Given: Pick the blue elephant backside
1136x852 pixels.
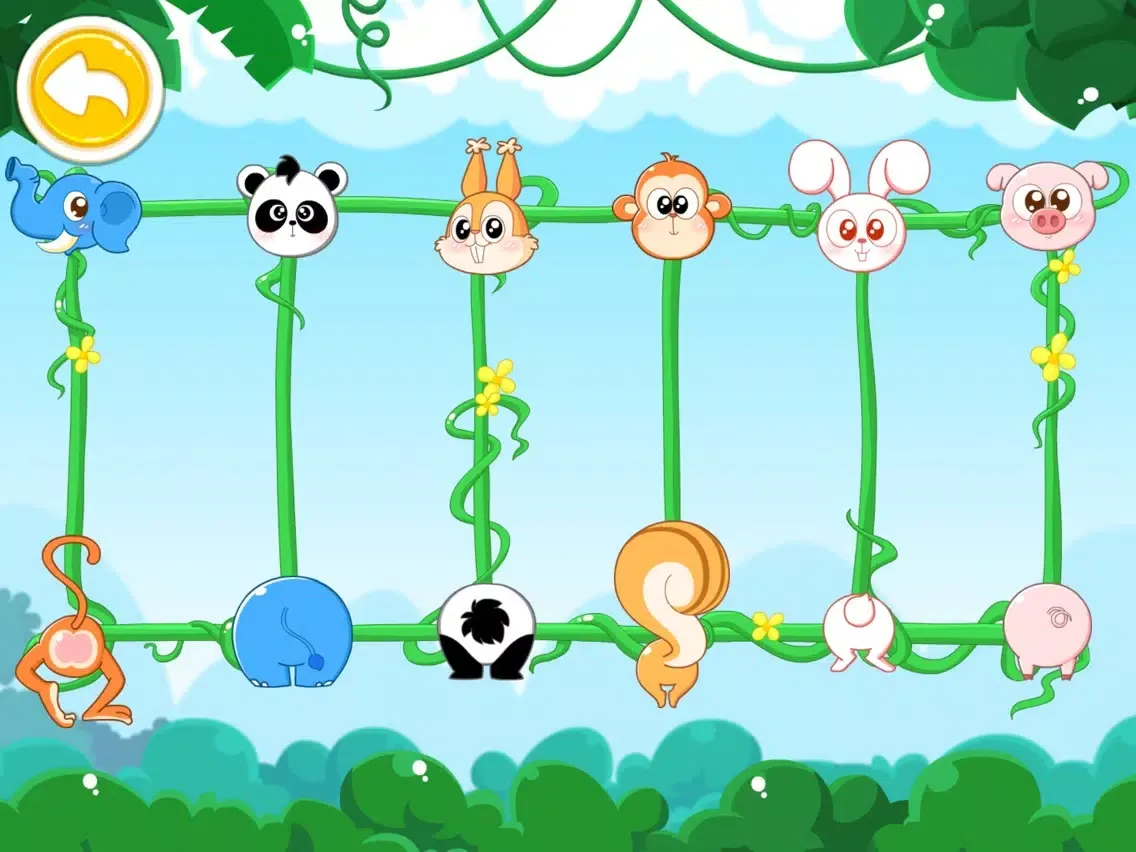Looking at the screenshot, I should (292, 632).
